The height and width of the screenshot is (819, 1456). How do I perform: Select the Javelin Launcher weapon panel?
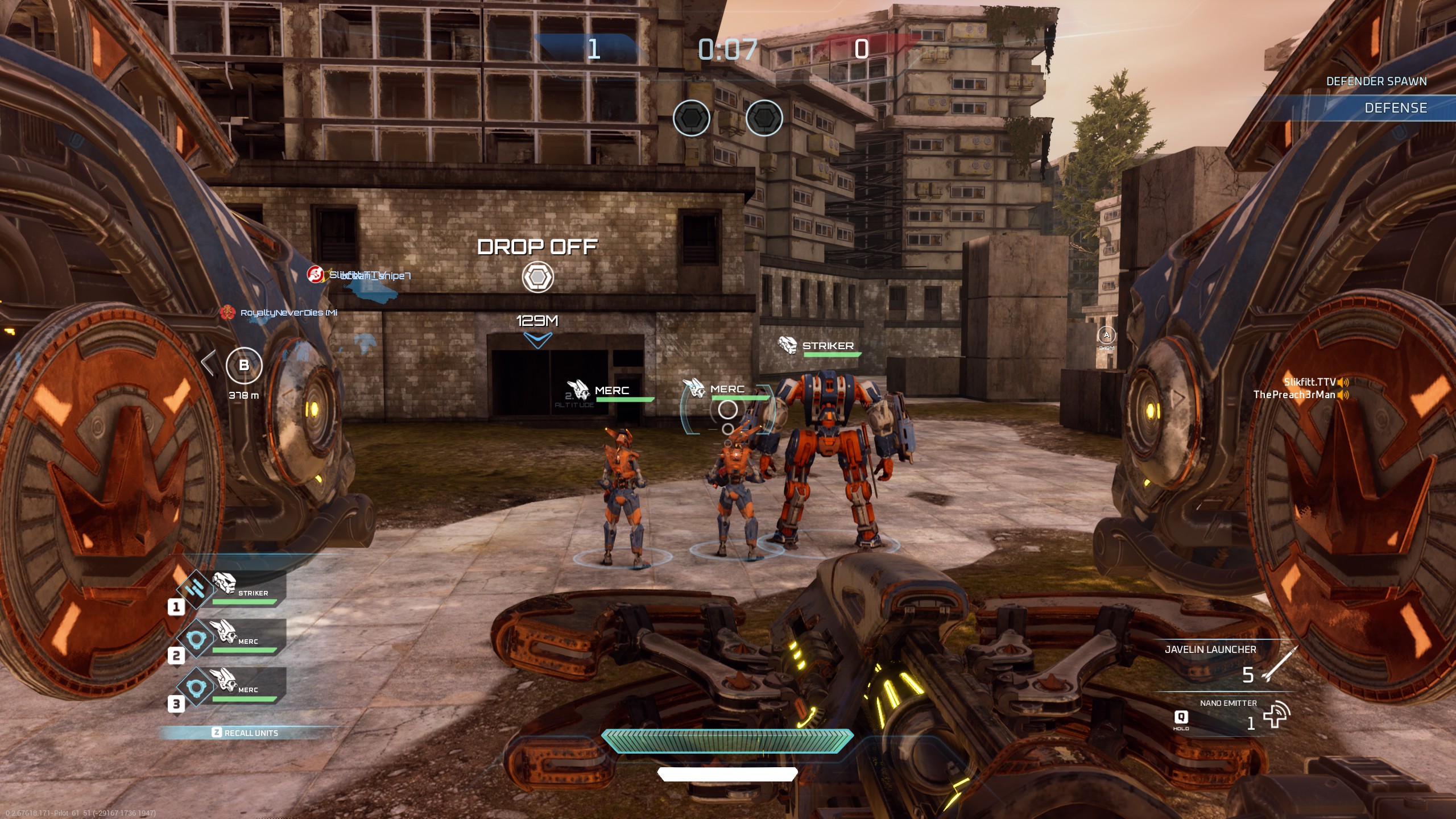(x=1223, y=663)
